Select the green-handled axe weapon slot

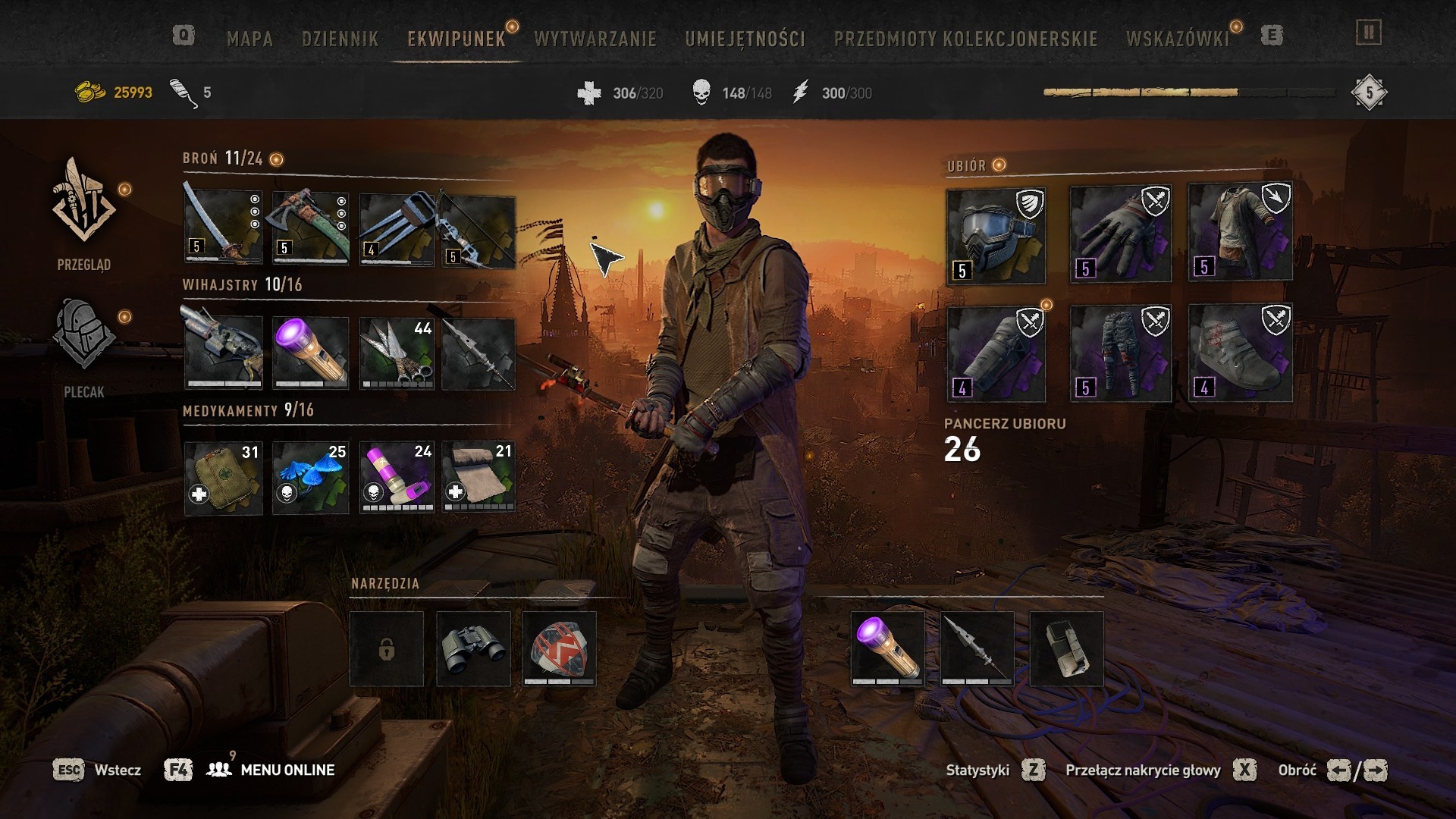tap(311, 227)
